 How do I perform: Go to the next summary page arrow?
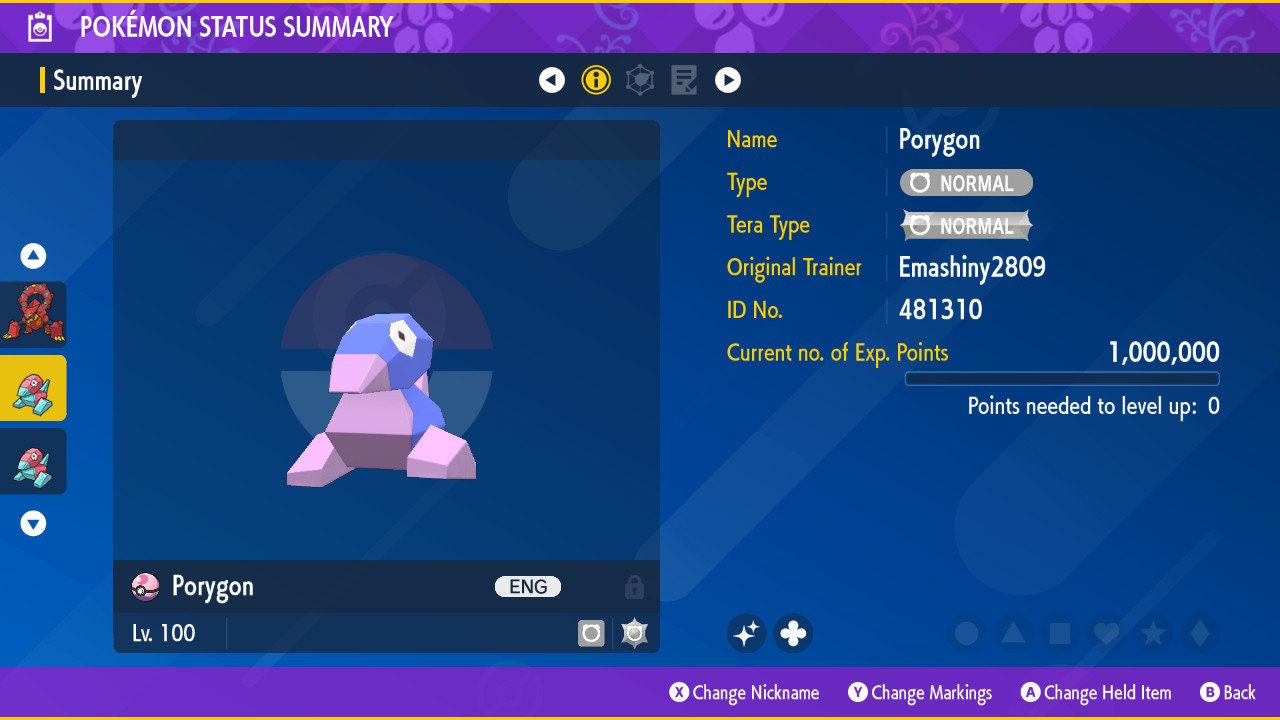[728, 80]
